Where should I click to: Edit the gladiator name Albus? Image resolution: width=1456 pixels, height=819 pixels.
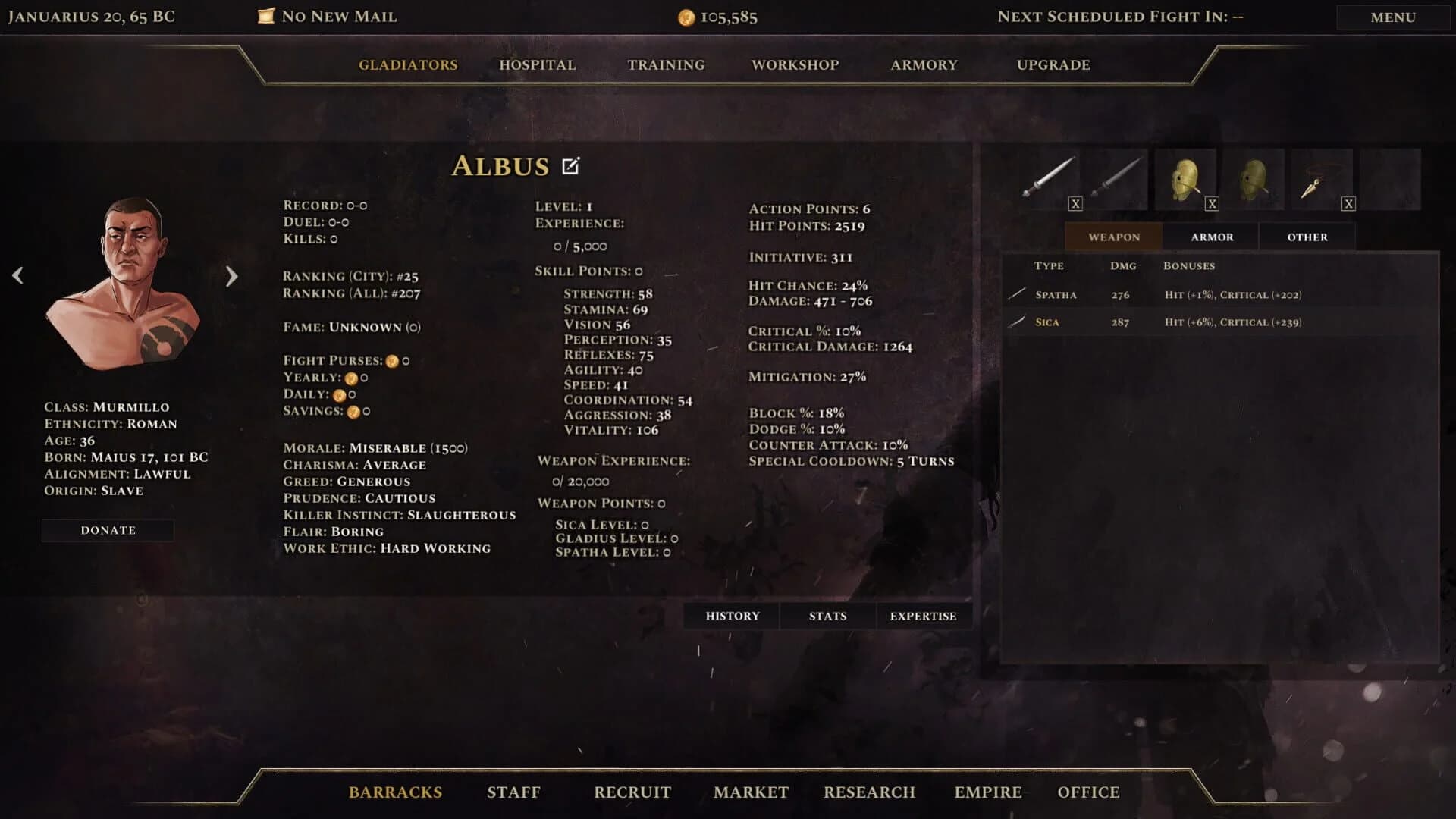coord(570,165)
